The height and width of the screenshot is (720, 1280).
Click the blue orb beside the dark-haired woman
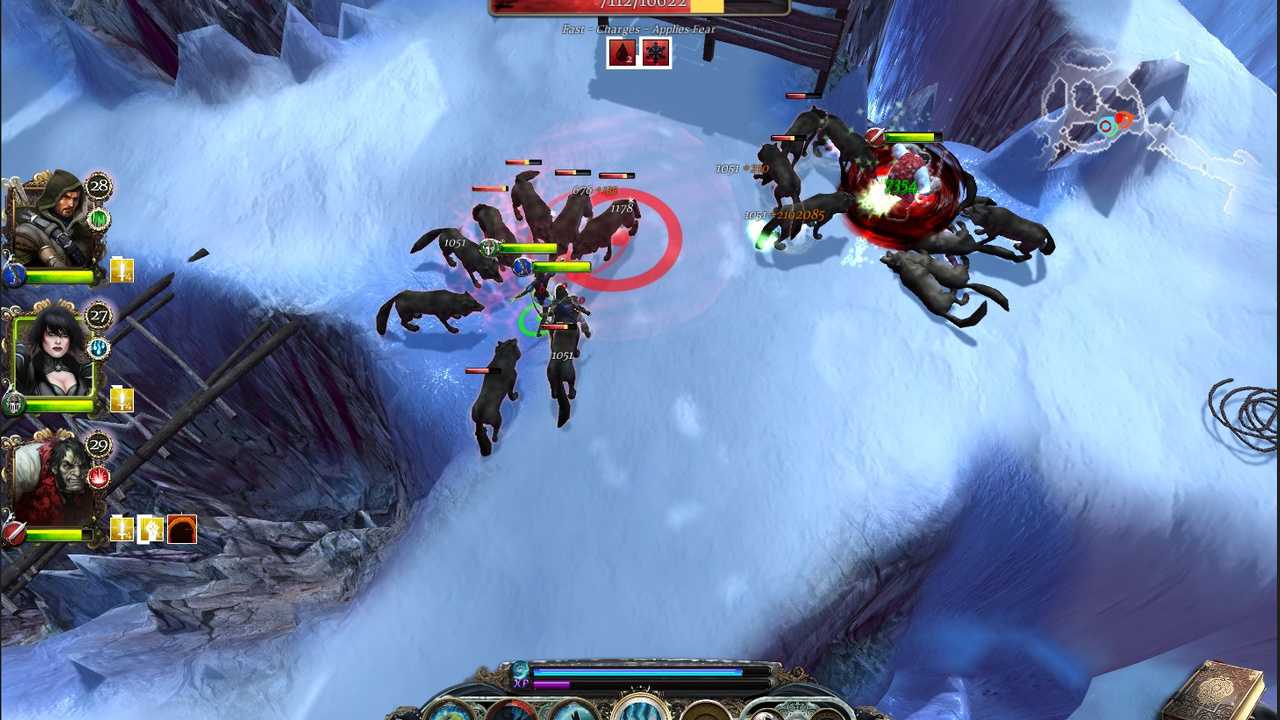click(x=99, y=348)
